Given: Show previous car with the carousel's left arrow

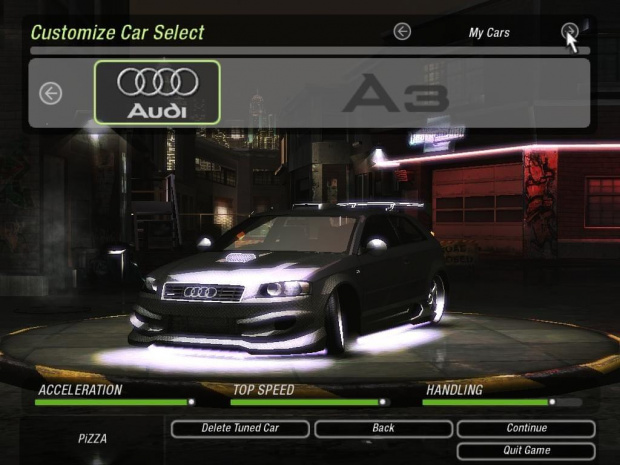Looking at the screenshot, I should click(50, 93).
